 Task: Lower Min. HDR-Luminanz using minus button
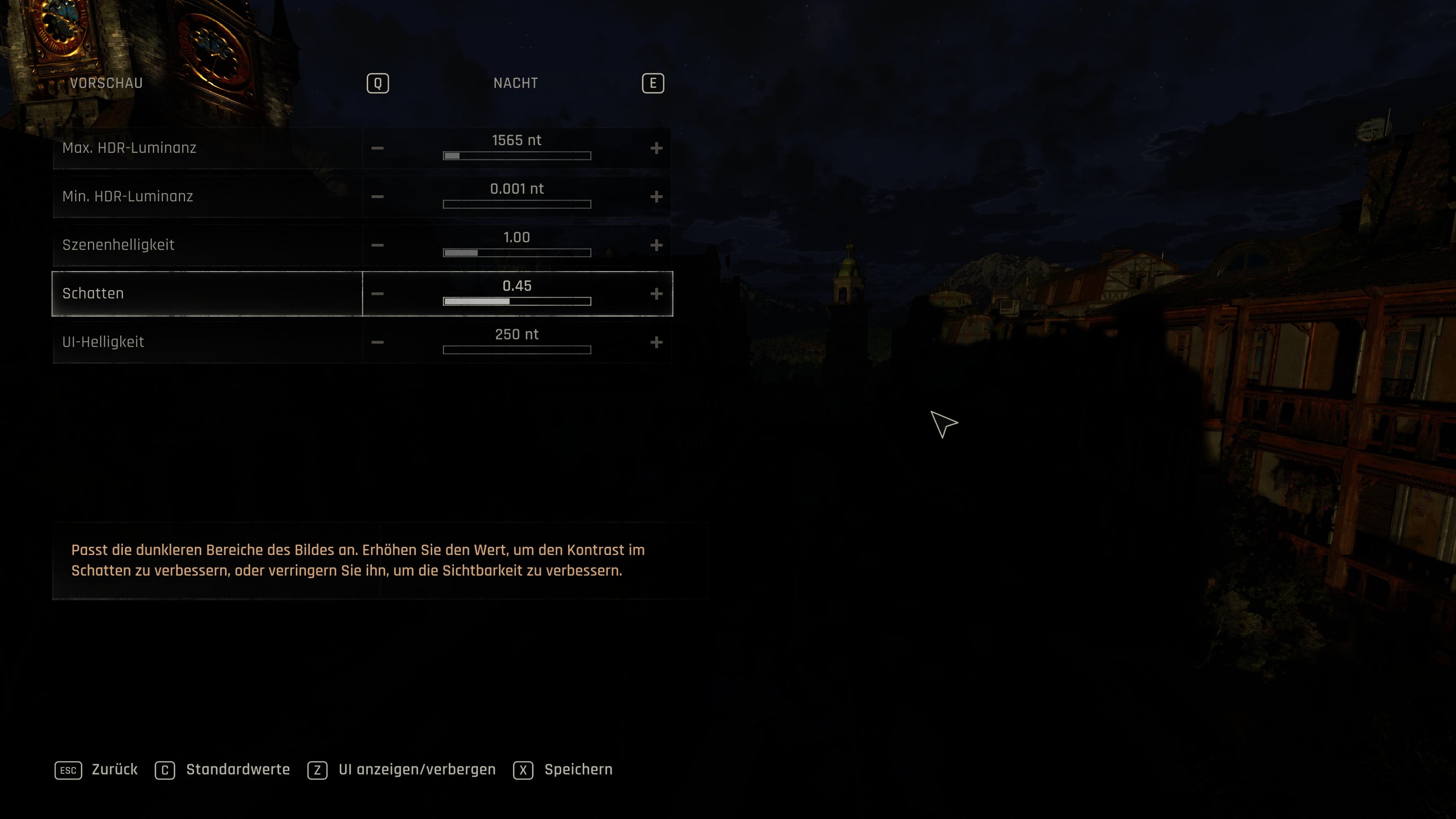tap(378, 197)
